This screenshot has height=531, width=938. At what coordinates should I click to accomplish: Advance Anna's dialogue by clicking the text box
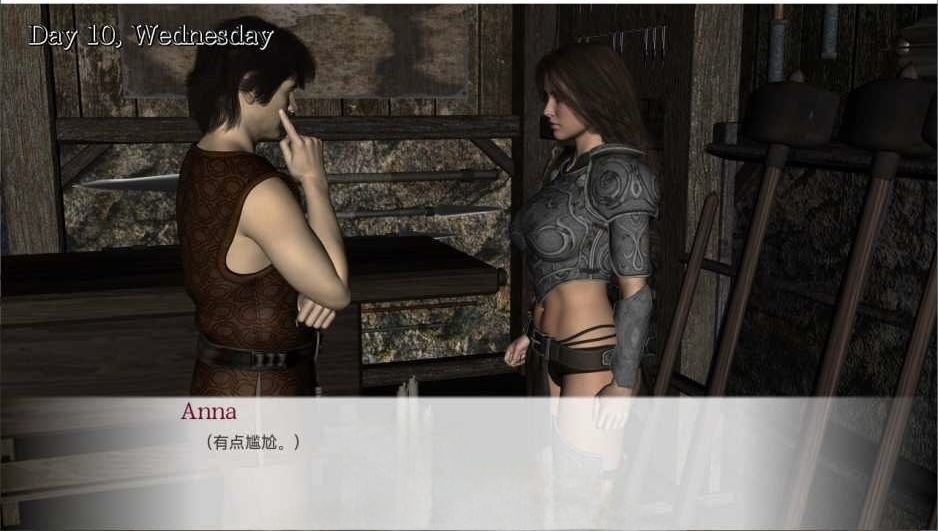tap(468, 462)
